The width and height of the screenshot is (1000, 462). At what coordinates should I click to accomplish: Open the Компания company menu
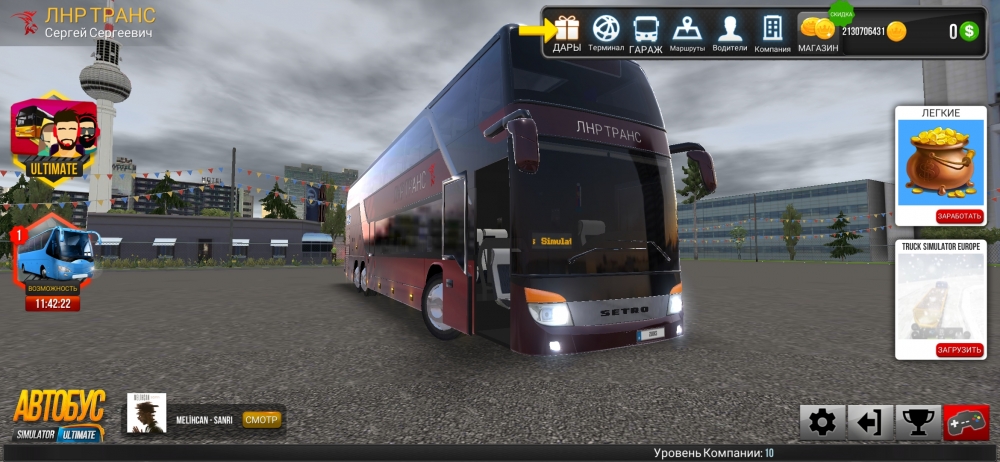(772, 32)
